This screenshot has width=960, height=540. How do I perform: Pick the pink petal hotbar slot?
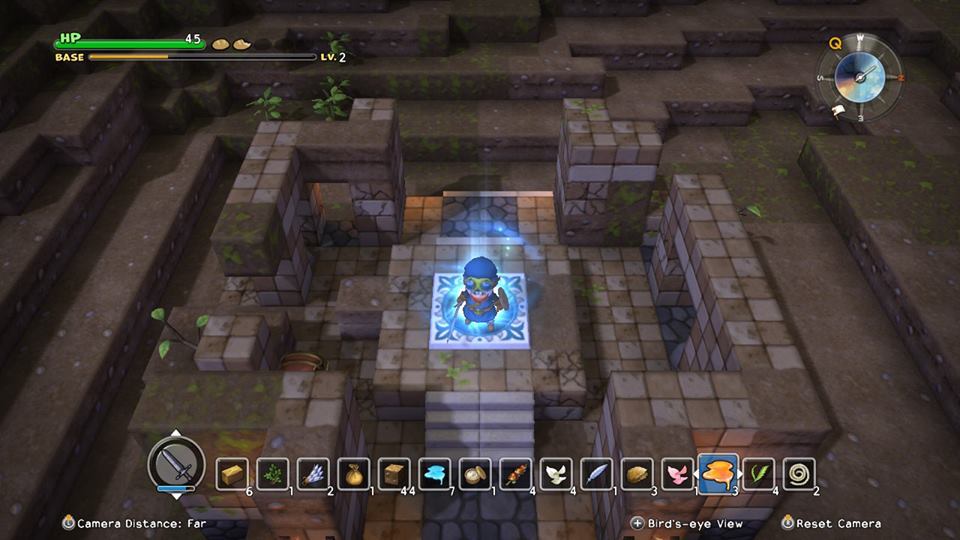point(678,474)
